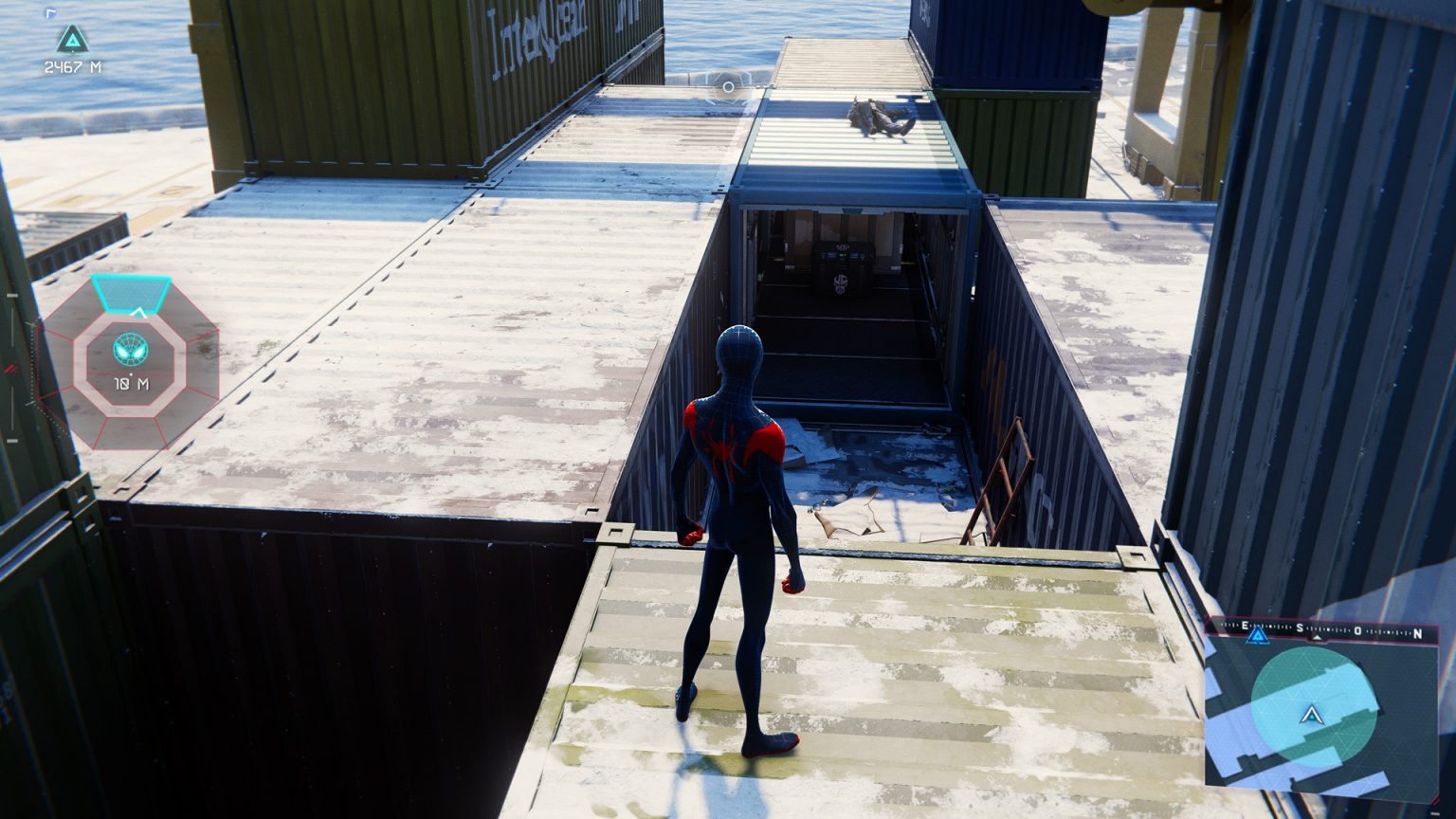Click the small blue flag above the waypoint
The height and width of the screenshot is (819, 1456).
point(50,12)
